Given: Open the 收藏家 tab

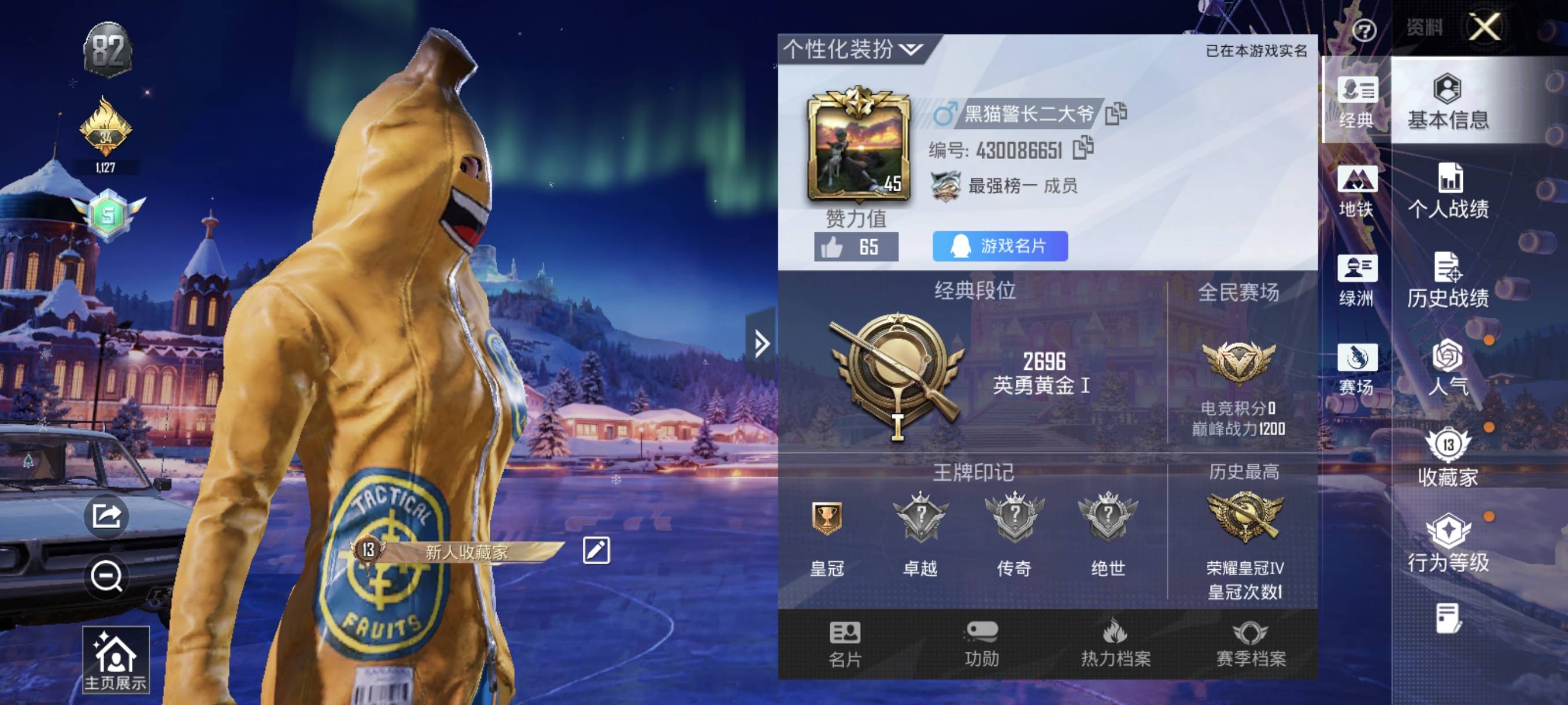Looking at the screenshot, I should click(1448, 458).
